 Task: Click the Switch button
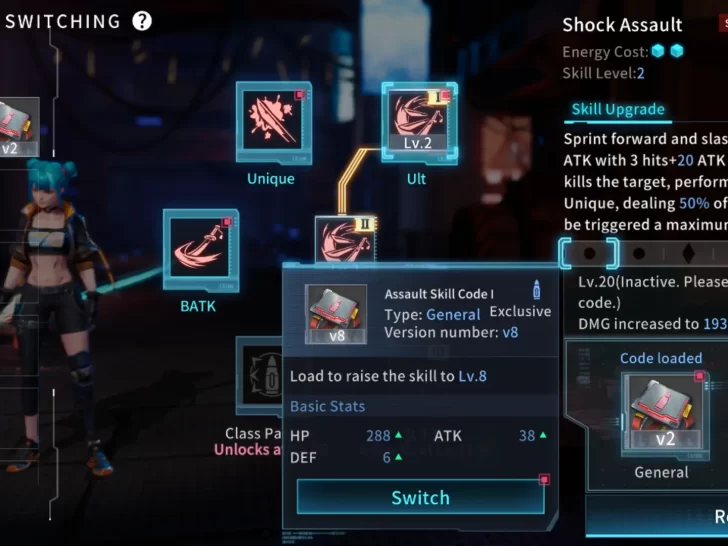click(421, 498)
